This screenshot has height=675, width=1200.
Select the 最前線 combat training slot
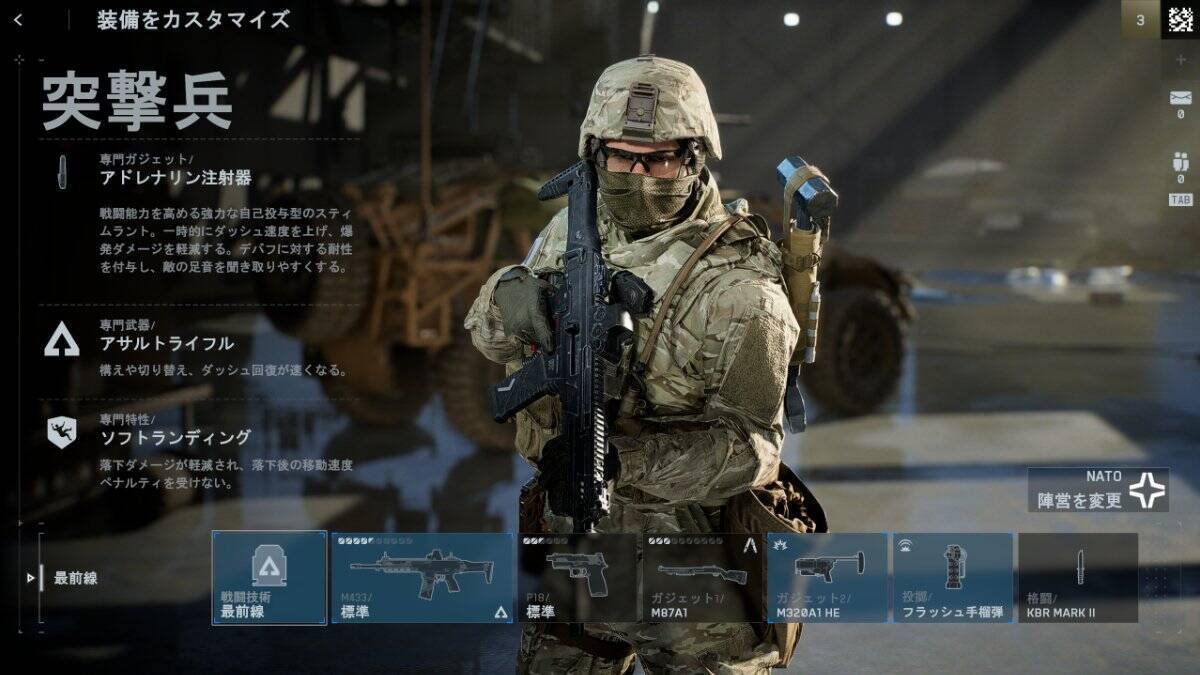[x=269, y=578]
